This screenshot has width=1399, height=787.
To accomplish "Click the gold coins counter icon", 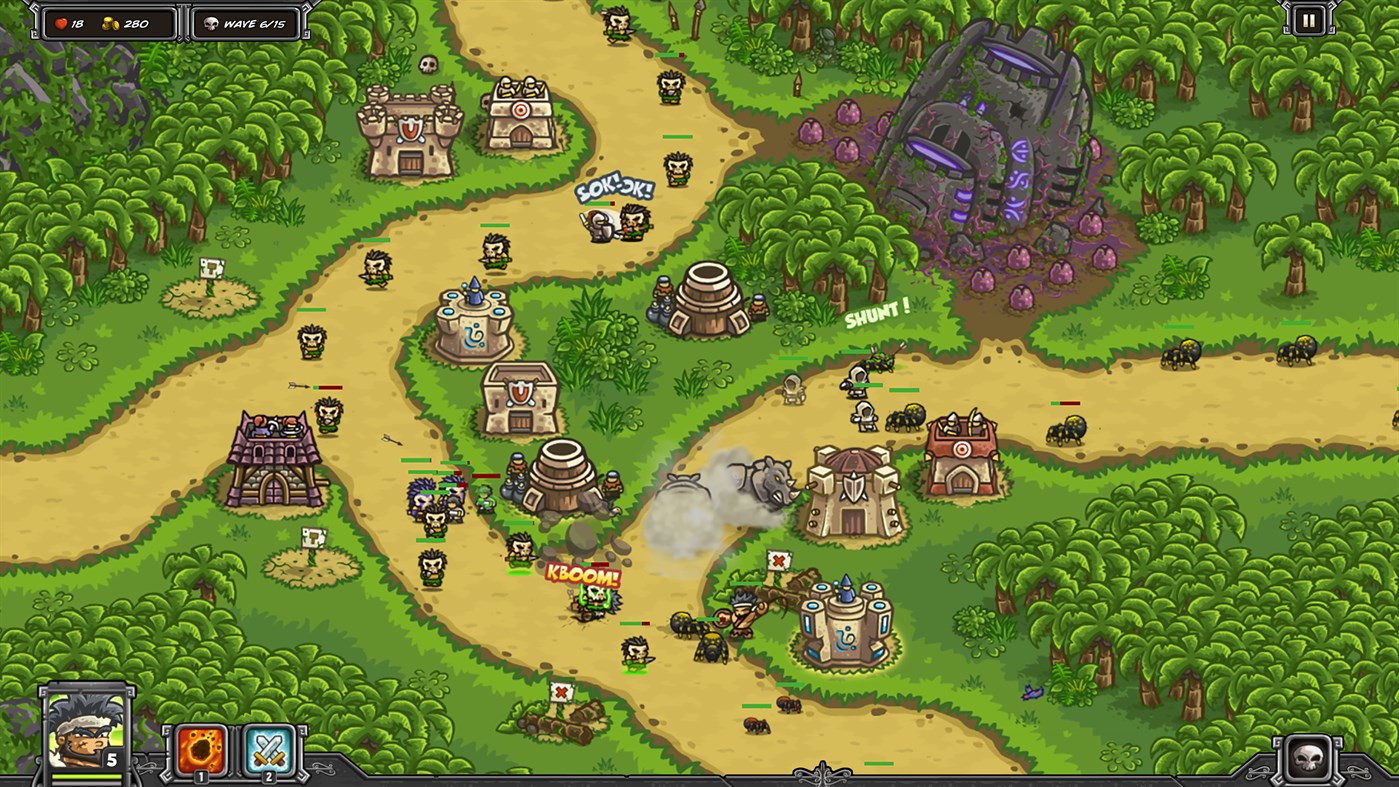I will pyautogui.click(x=108, y=25).
